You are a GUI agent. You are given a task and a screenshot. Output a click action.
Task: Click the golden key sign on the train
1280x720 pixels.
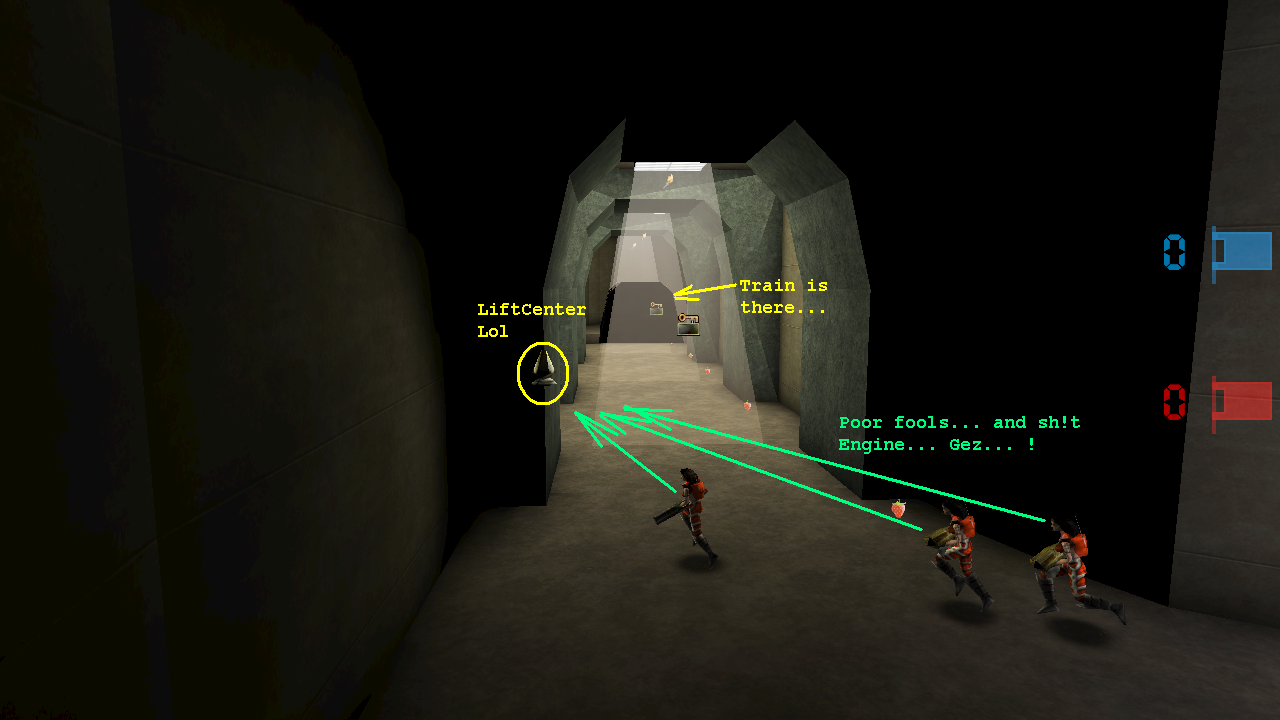[688, 322]
